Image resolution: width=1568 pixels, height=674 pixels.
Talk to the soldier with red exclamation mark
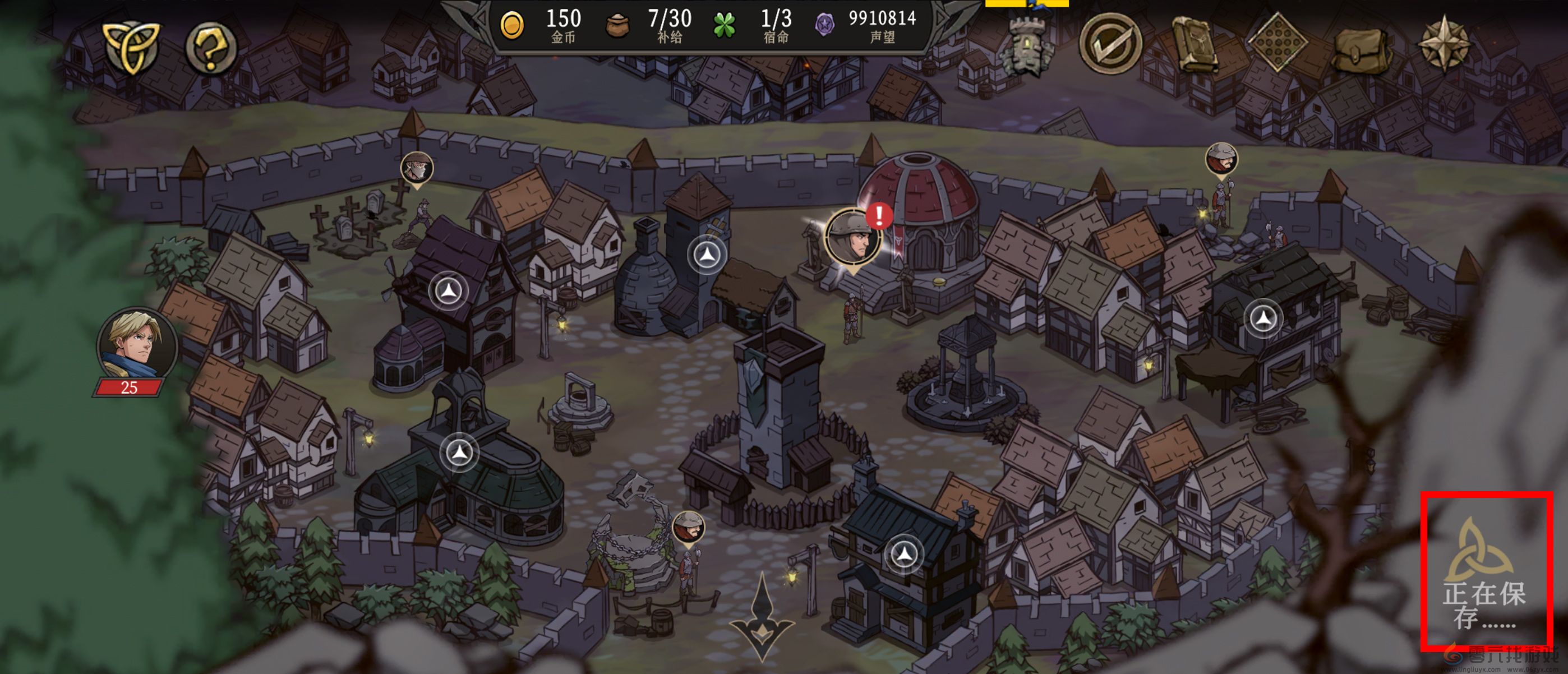(853, 237)
